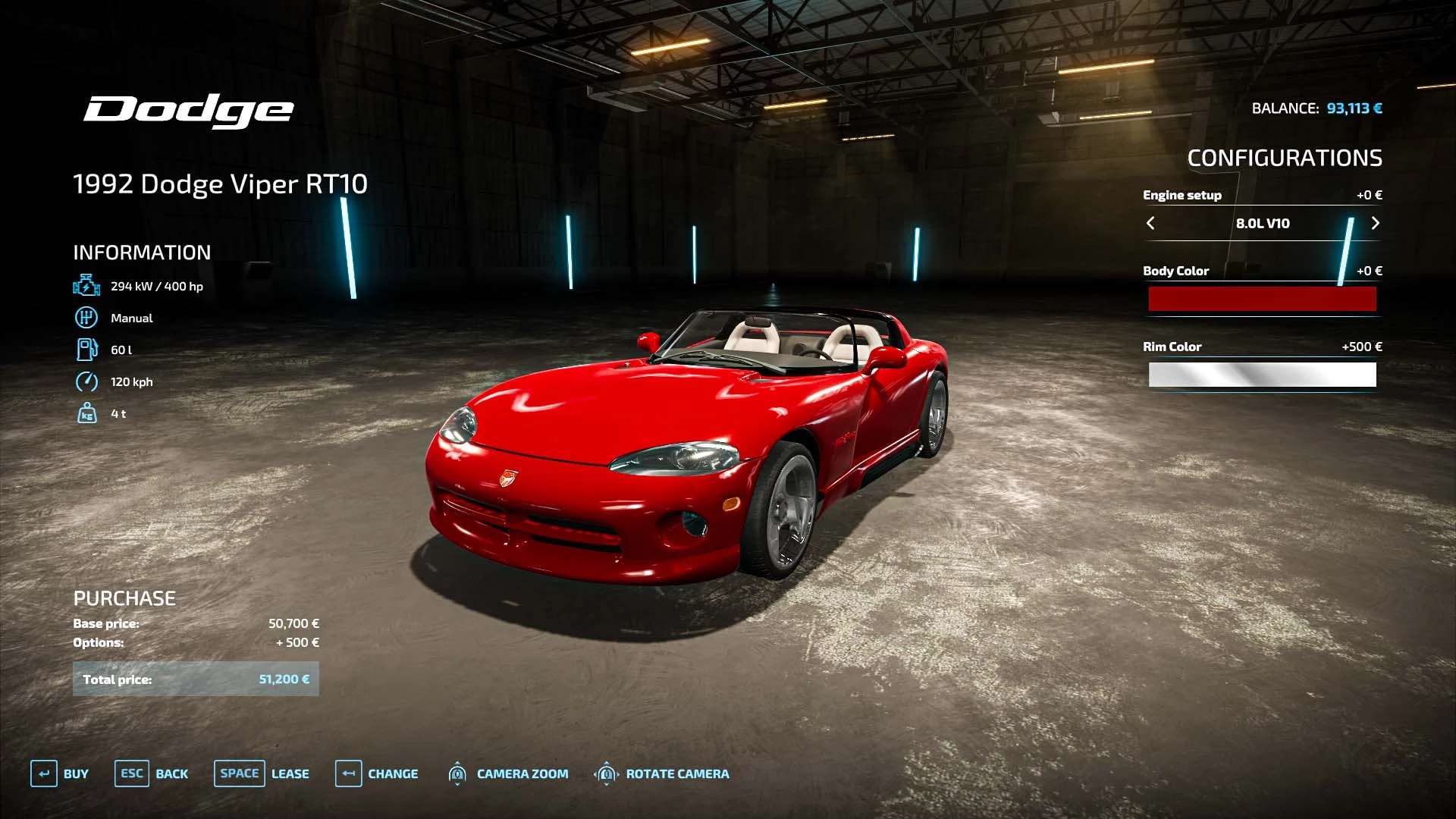The width and height of the screenshot is (1456, 819).
Task: Lease the vehicle instead
Action: tap(261, 773)
